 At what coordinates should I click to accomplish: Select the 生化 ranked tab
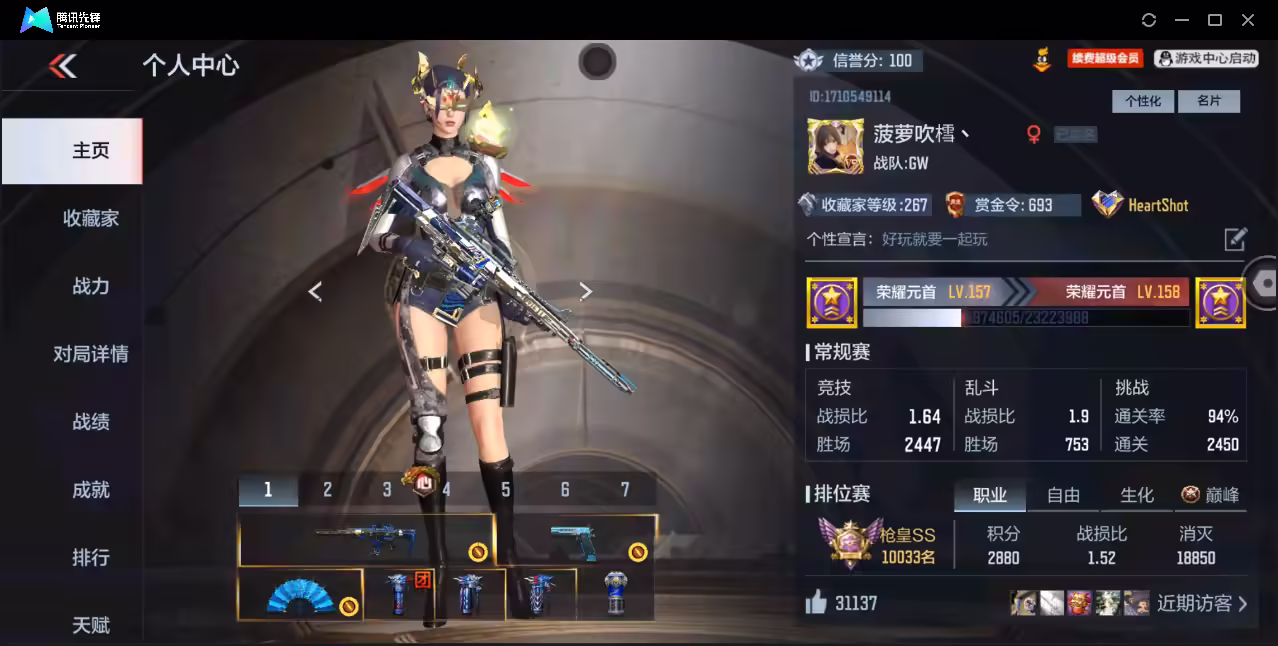point(1136,495)
